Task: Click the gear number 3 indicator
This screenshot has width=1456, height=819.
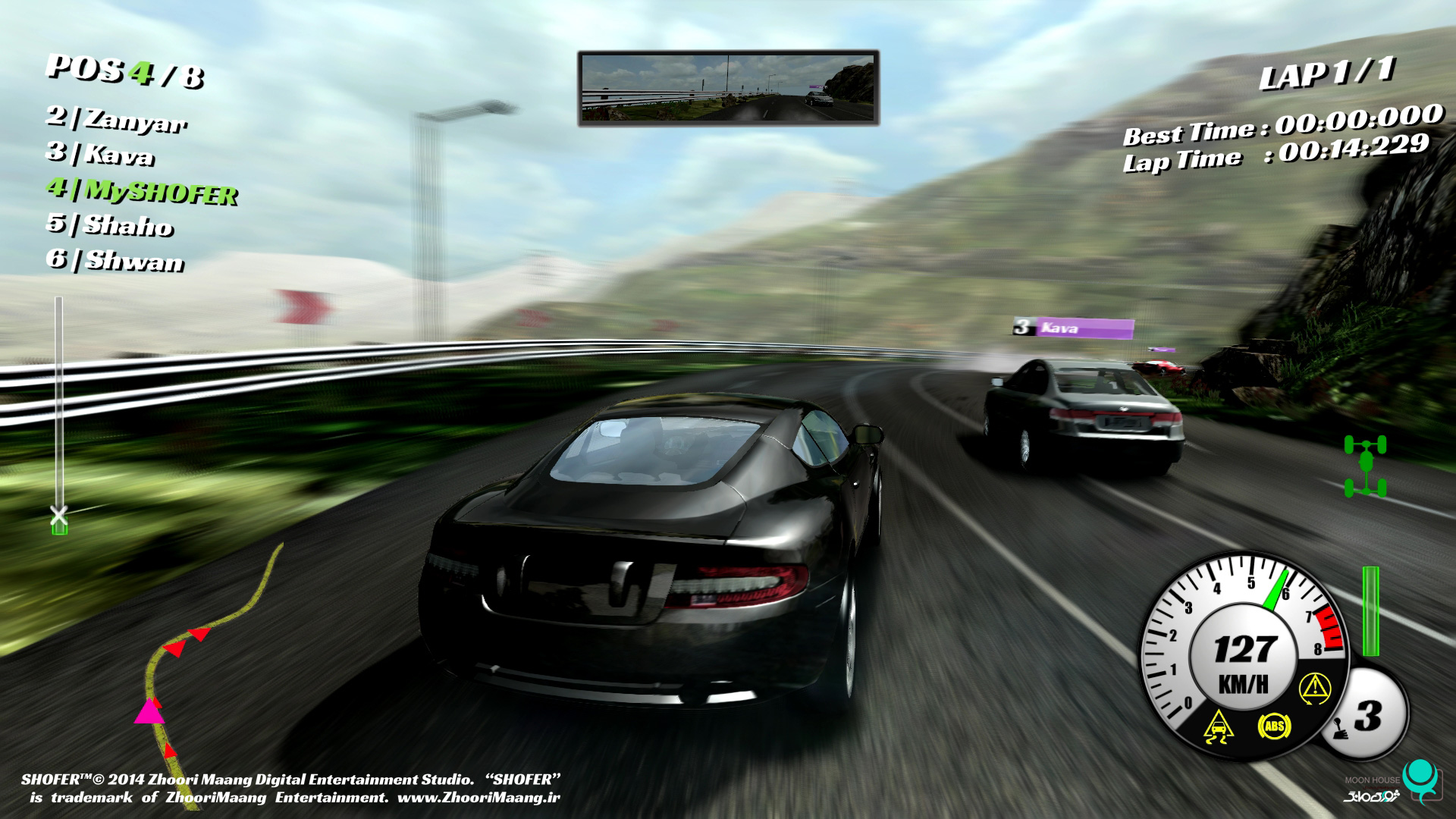Action: 1369,714
